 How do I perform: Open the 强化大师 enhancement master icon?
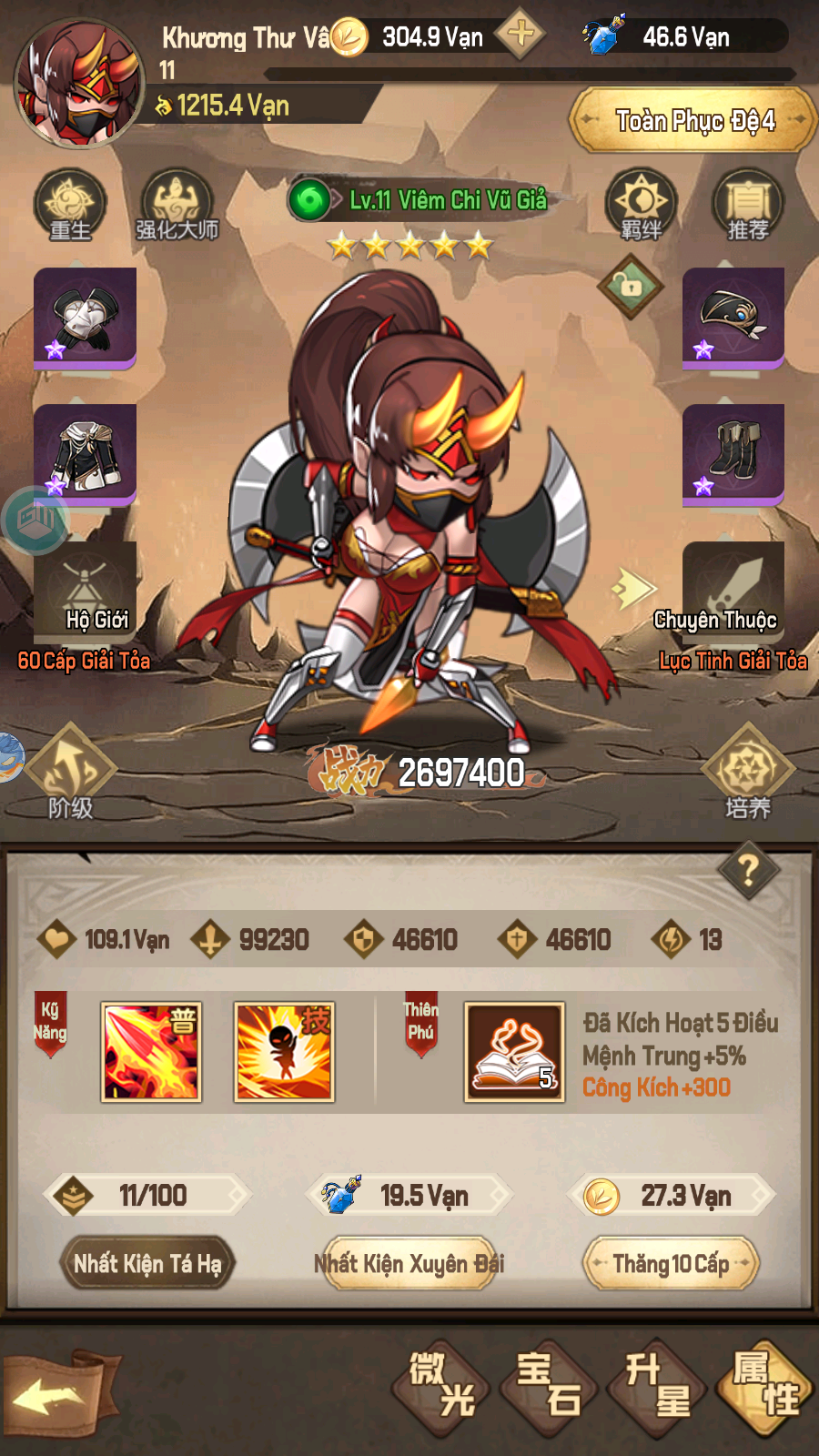pyautogui.click(x=177, y=206)
